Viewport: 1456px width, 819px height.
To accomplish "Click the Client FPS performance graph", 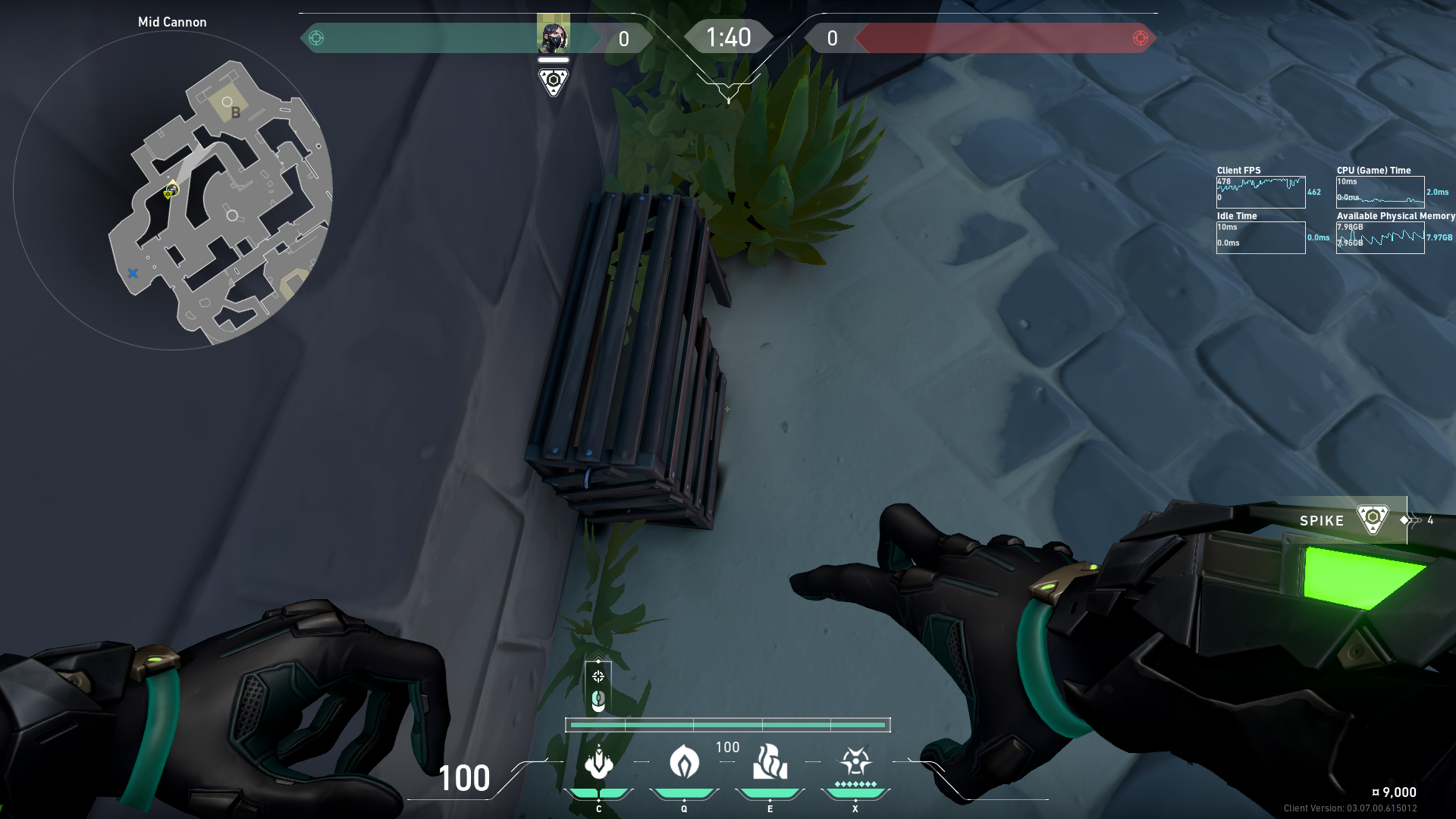I will pos(1260,193).
